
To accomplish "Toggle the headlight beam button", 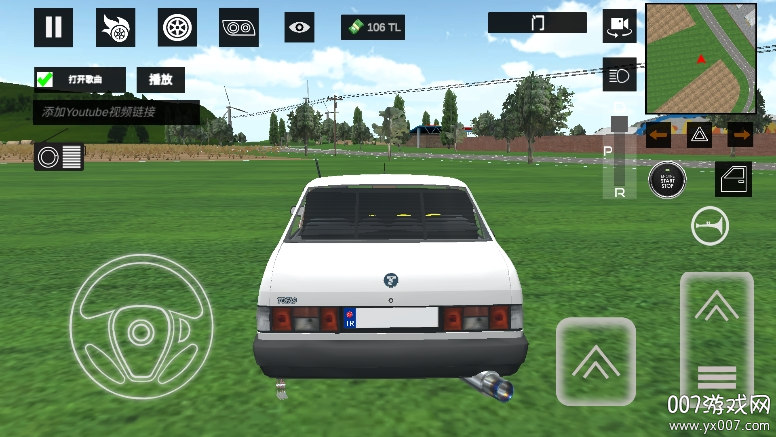I will coord(619,75).
